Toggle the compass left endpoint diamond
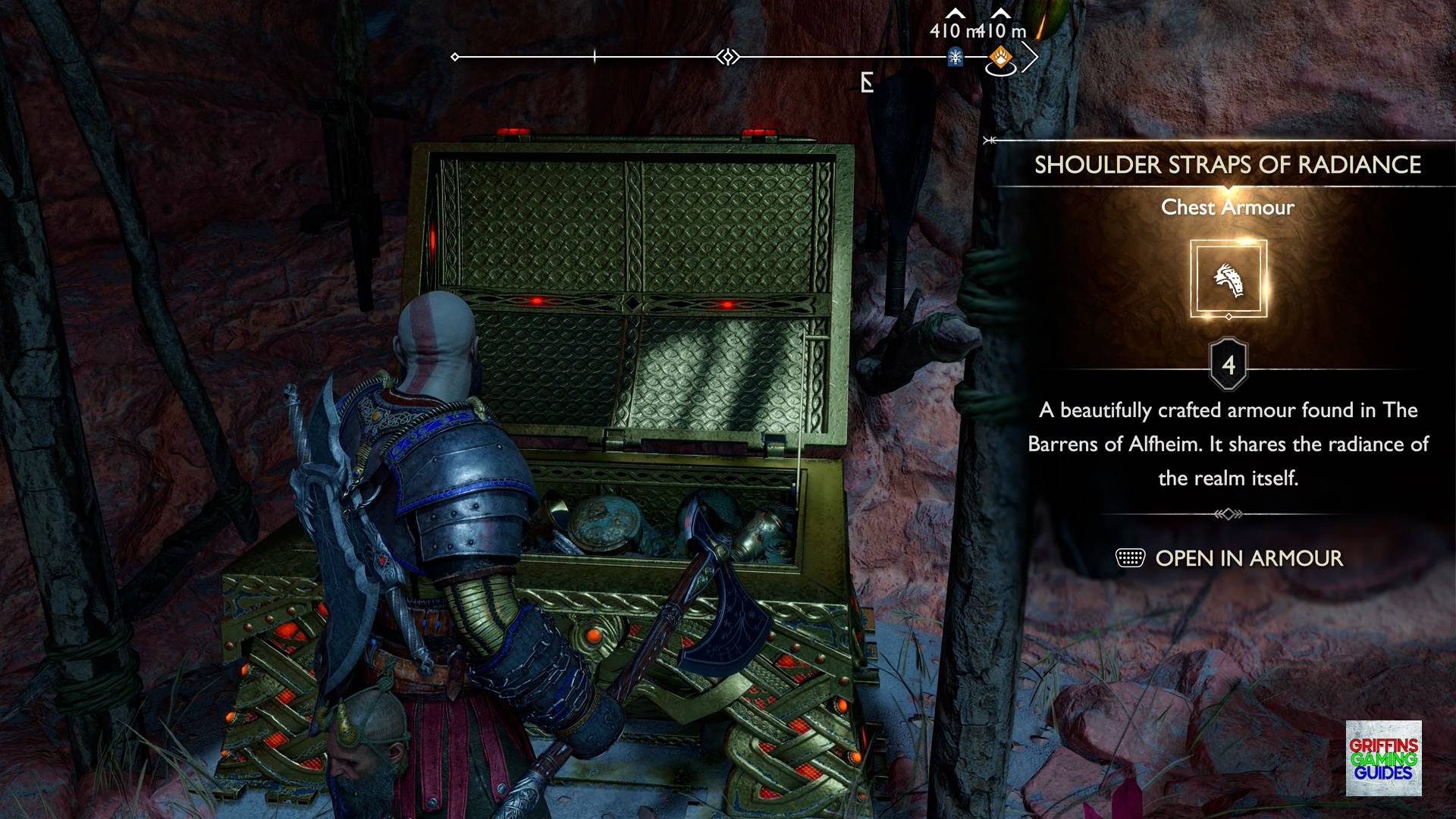The height and width of the screenshot is (819, 1456). pyautogui.click(x=455, y=55)
